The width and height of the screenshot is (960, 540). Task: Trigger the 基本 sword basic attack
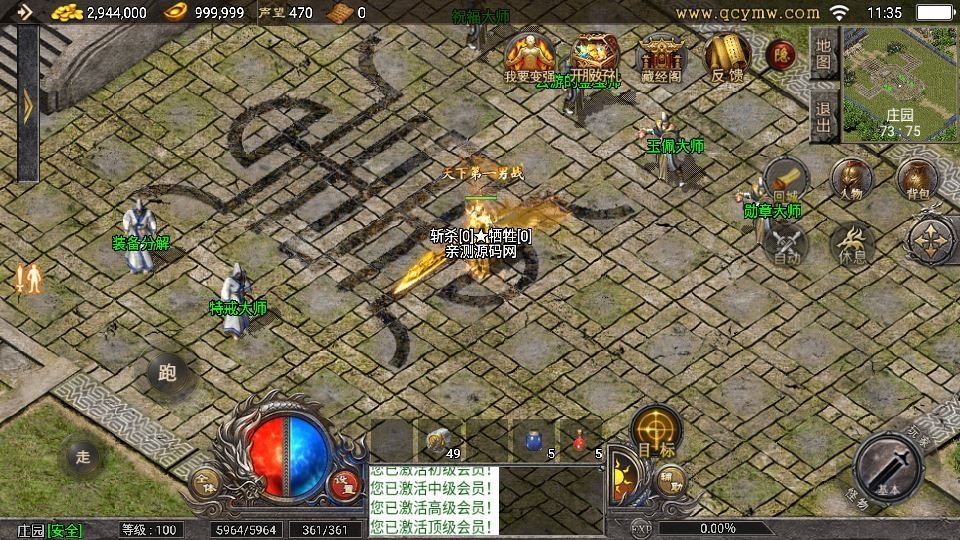coord(888,468)
